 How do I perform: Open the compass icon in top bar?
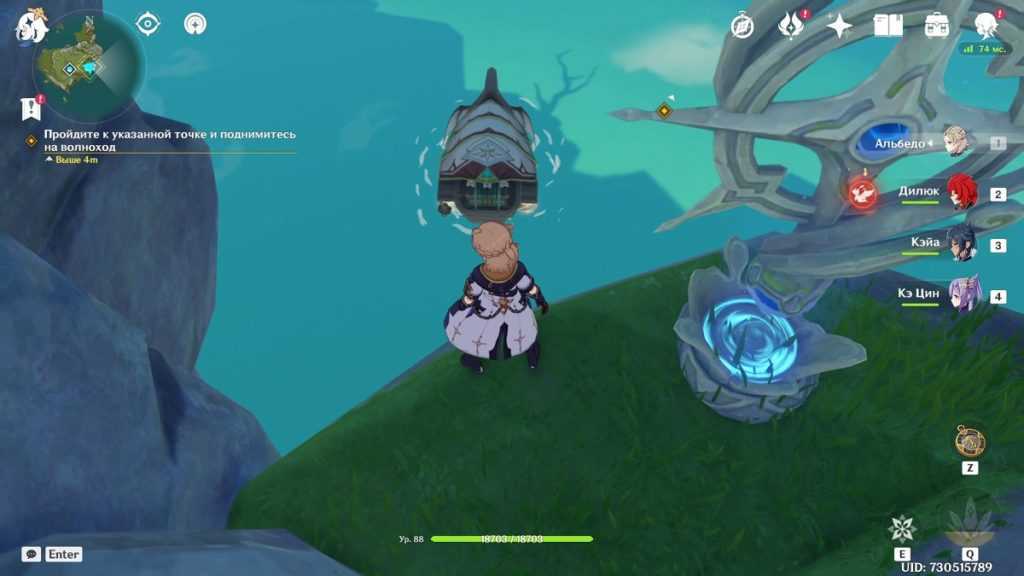click(742, 26)
